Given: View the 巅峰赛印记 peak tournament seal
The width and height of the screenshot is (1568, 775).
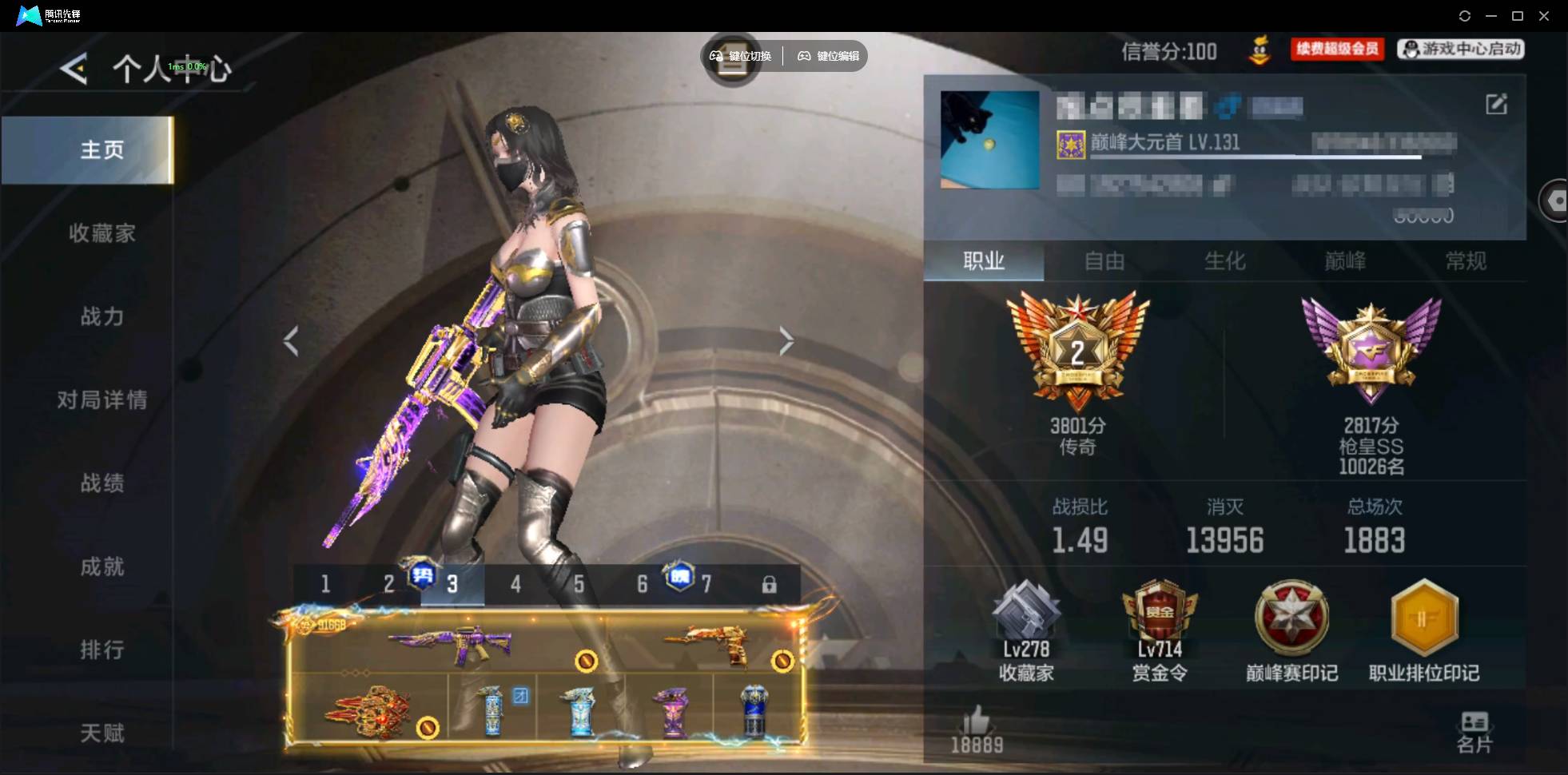Looking at the screenshot, I should (x=1291, y=627).
